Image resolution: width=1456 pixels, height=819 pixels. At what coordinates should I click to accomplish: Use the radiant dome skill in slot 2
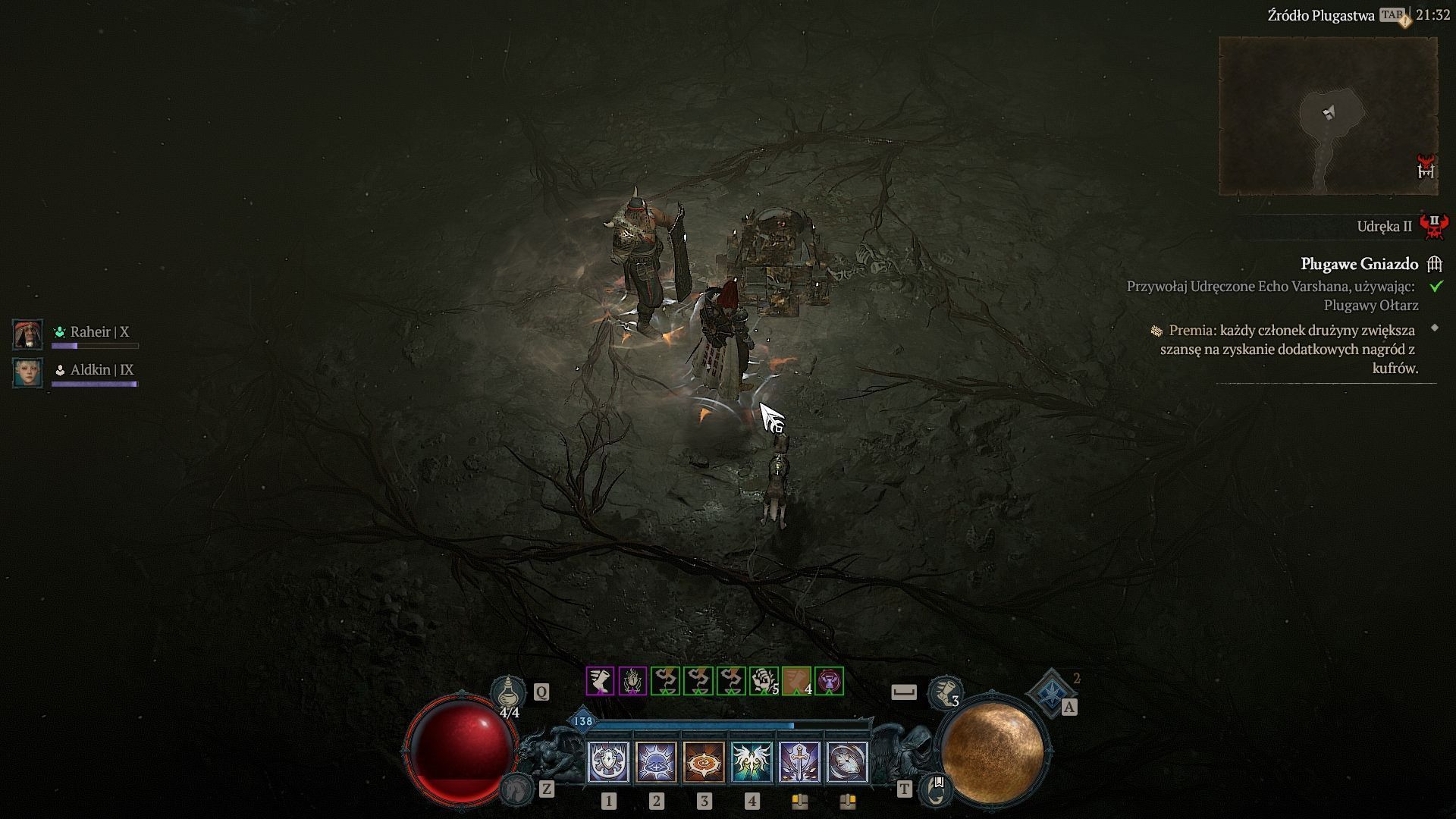pyautogui.click(x=656, y=761)
